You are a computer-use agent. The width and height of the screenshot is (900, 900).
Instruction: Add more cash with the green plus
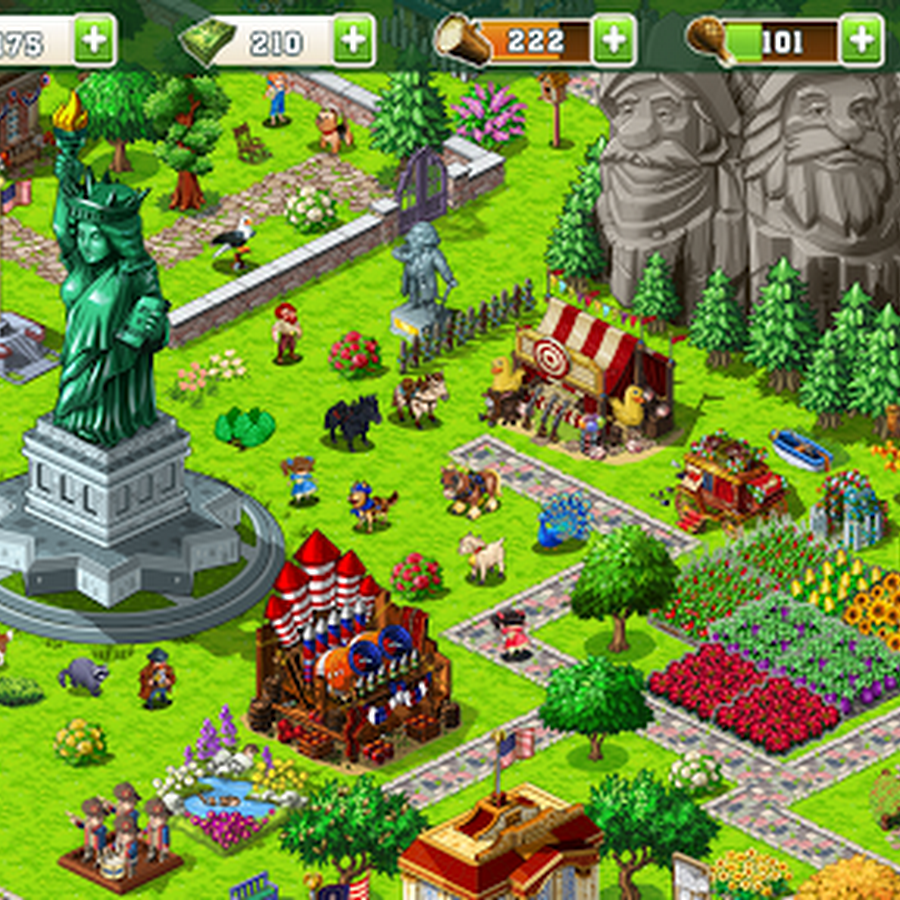[x=353, y=40]
